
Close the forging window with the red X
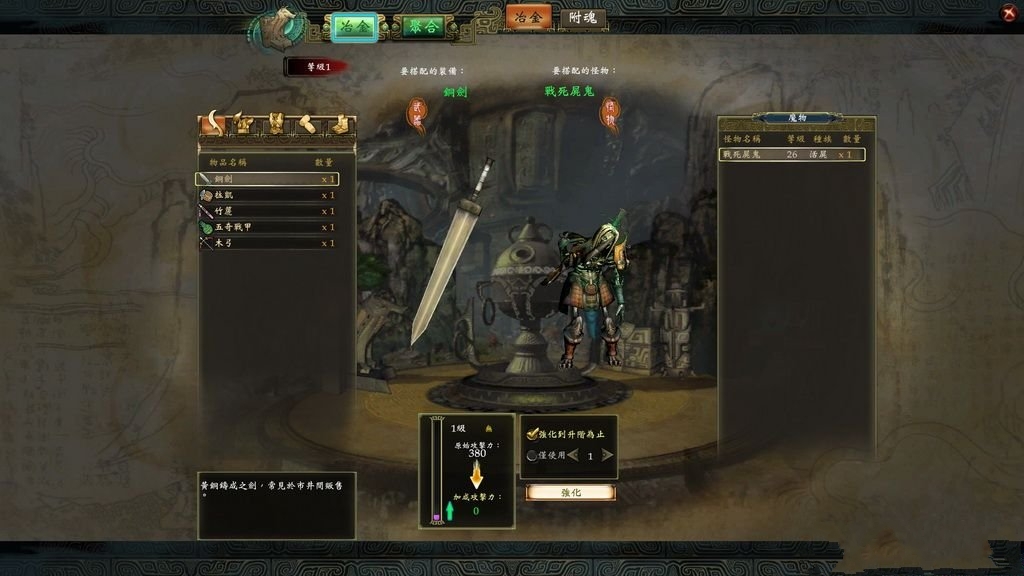click(1008, 13)
